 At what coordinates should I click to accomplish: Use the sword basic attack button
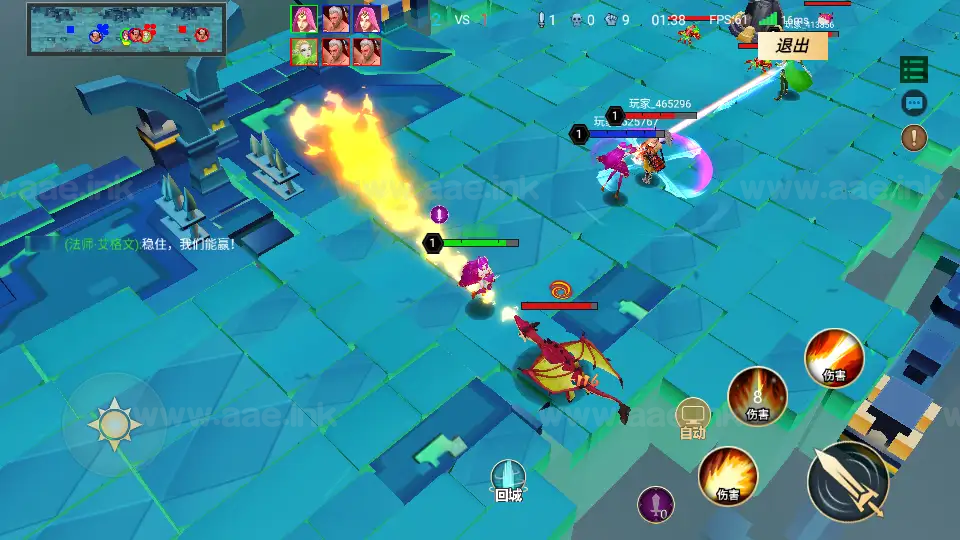tap(848, 482)
